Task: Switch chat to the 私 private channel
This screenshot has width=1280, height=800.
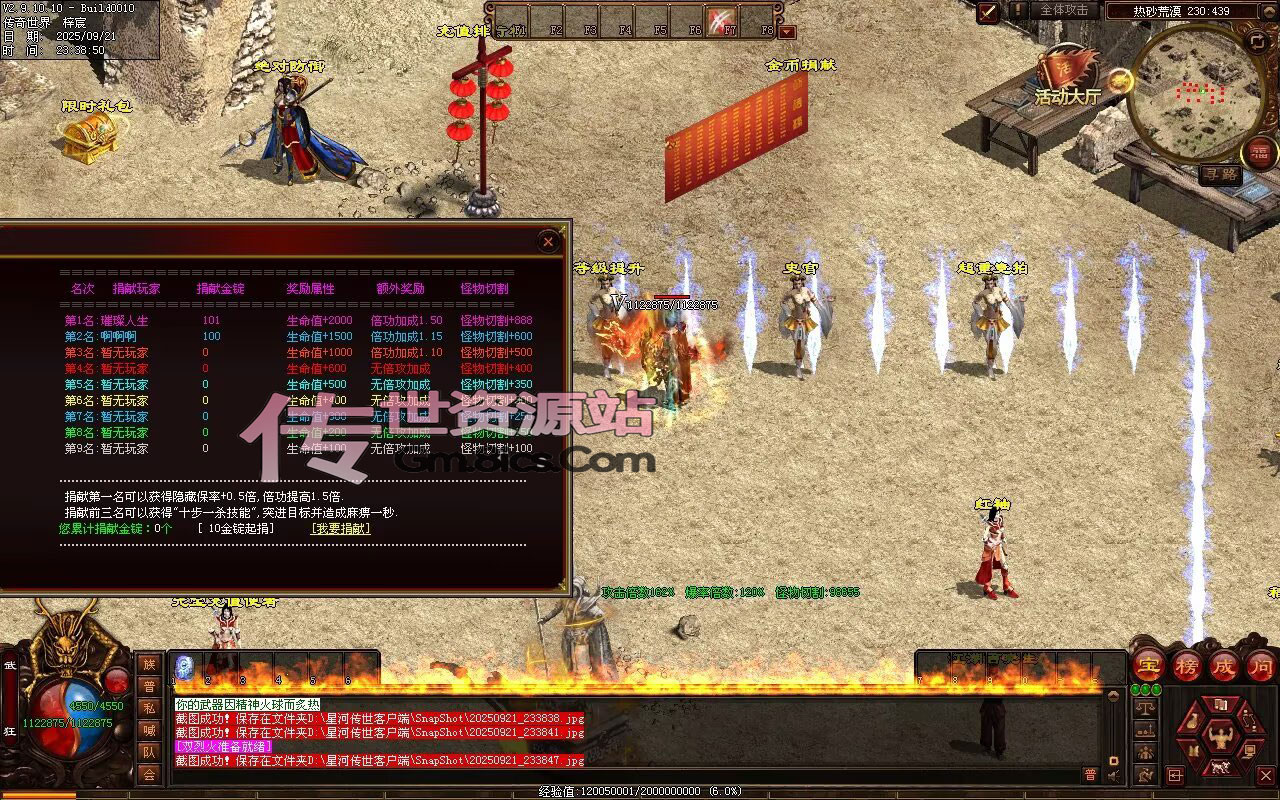Action: tap(149, 708)
